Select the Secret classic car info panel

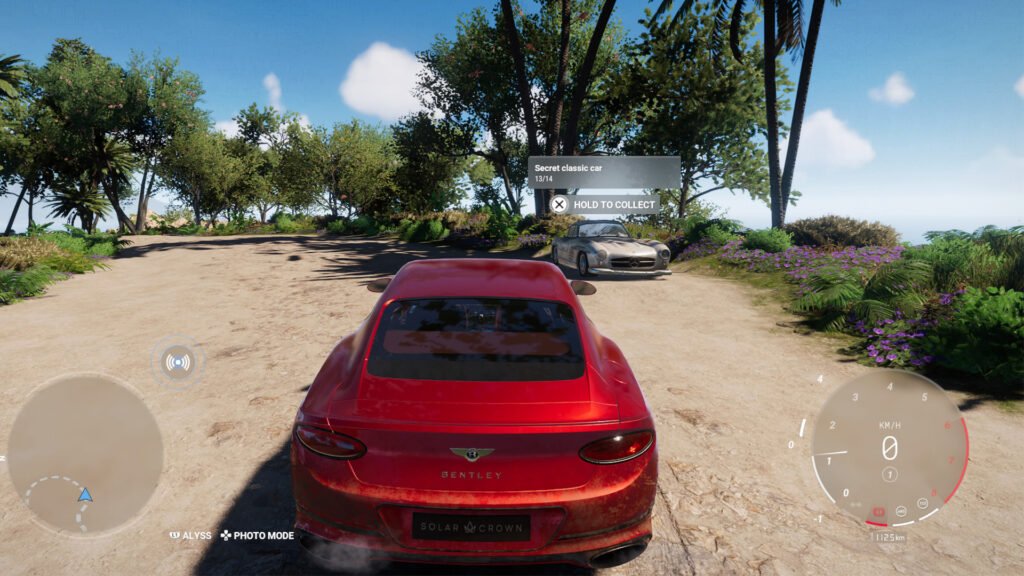coord(604,172)
